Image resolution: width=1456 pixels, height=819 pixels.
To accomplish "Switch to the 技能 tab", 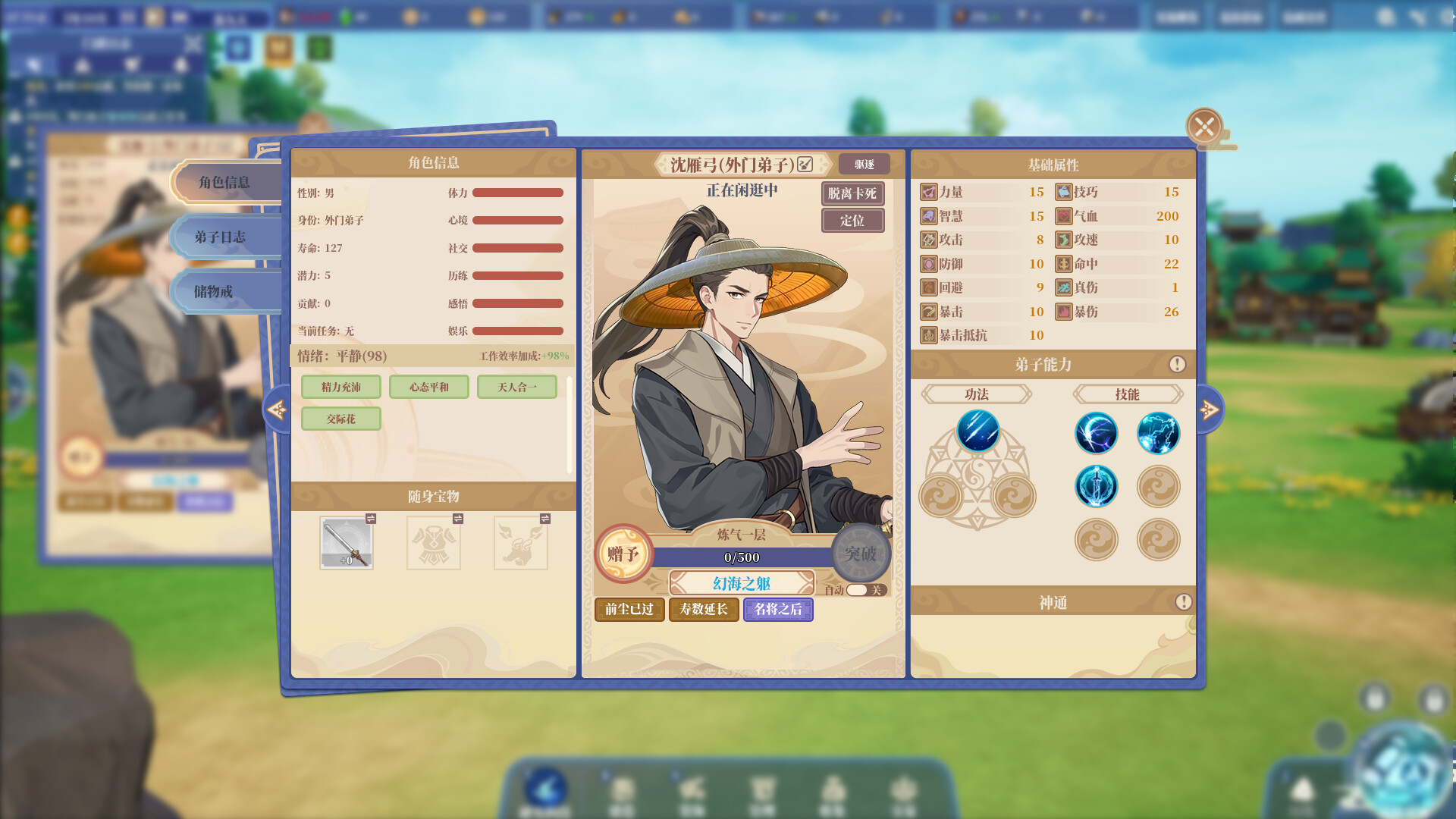I will pyautogui.click(x=1126, y=394).
